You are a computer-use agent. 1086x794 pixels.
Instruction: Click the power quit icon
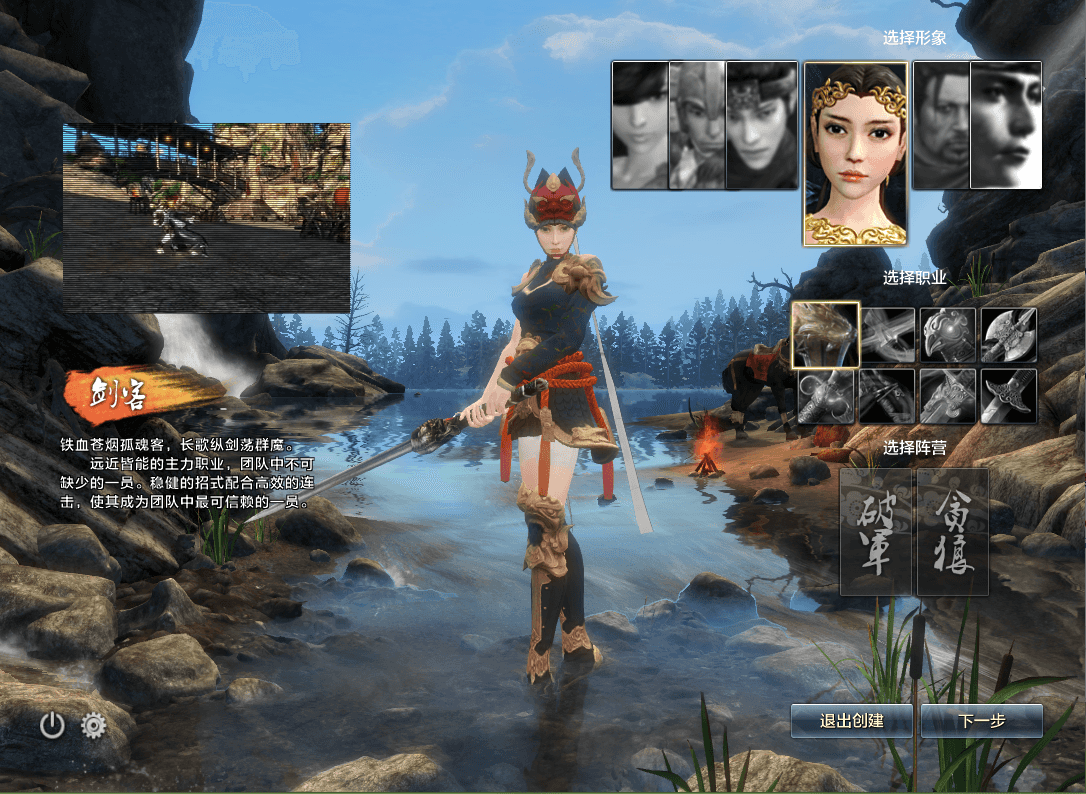point(52,725)
